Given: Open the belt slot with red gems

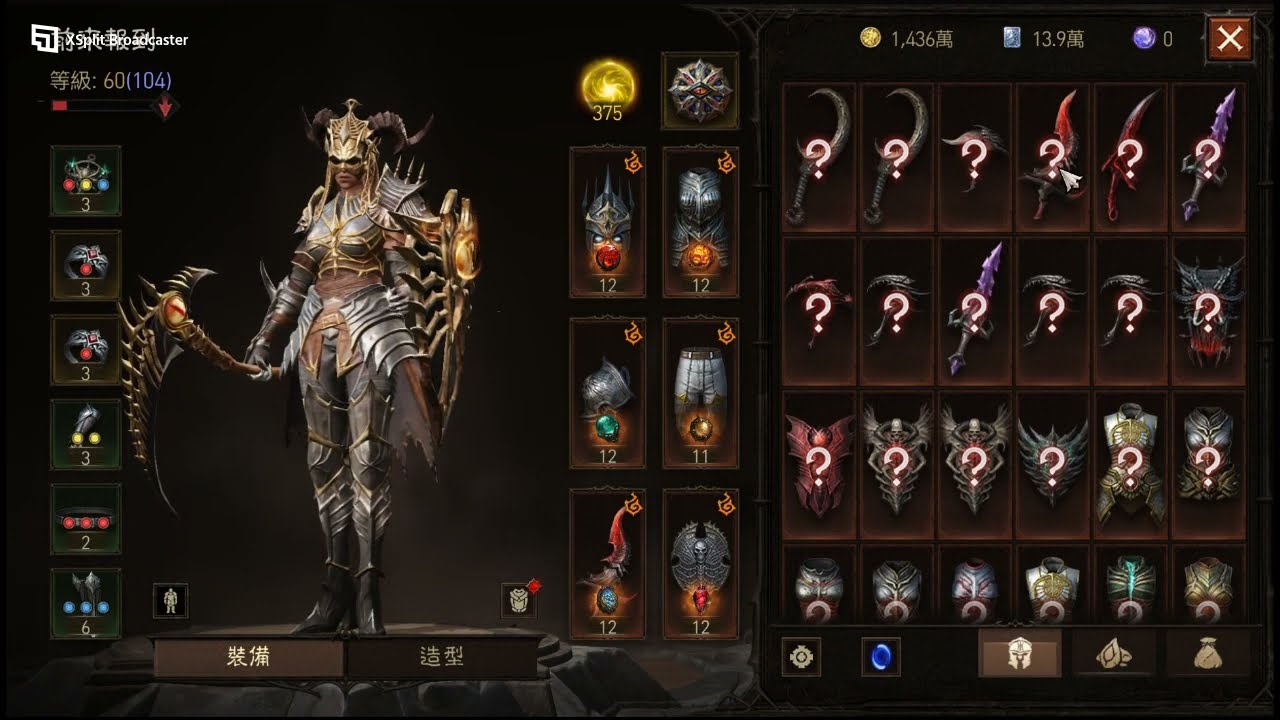Looking at the screenshot, I should point(86,519).
